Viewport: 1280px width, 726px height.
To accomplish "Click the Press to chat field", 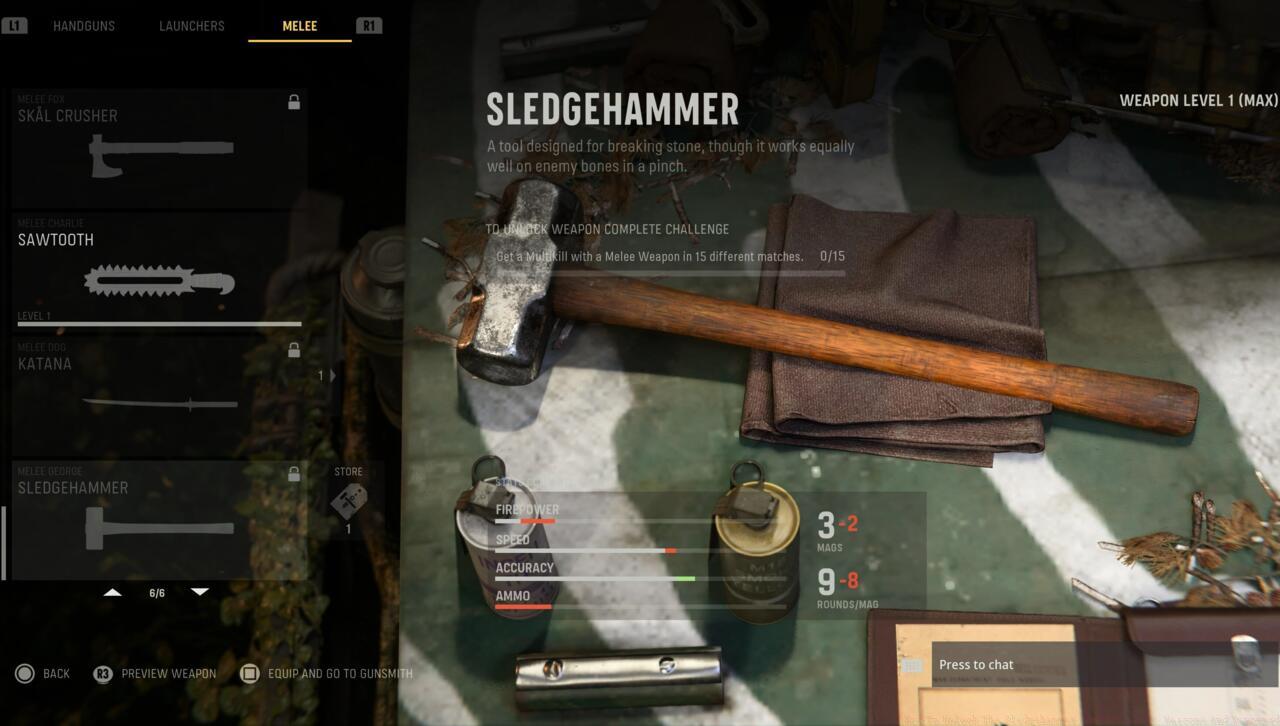I will pos(1000,664).
